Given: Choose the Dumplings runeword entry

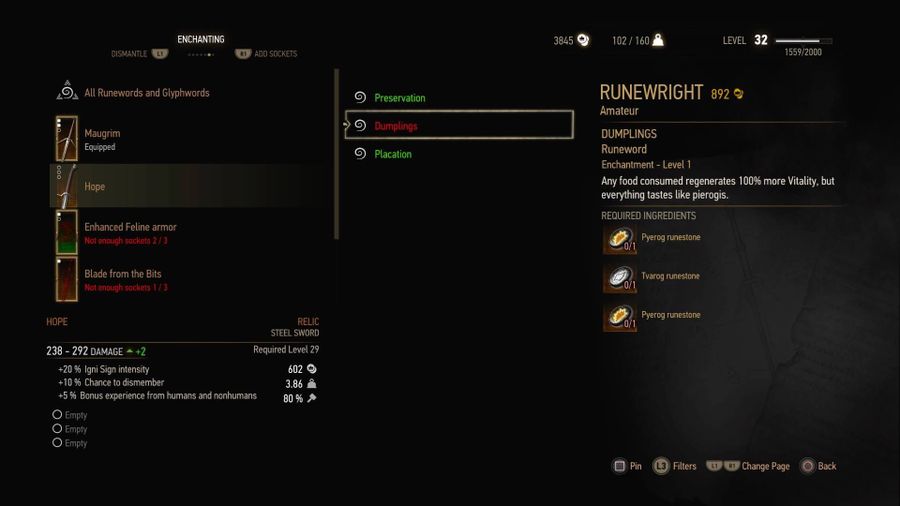Looking at the screenshot, I should (x=396, y=126).
